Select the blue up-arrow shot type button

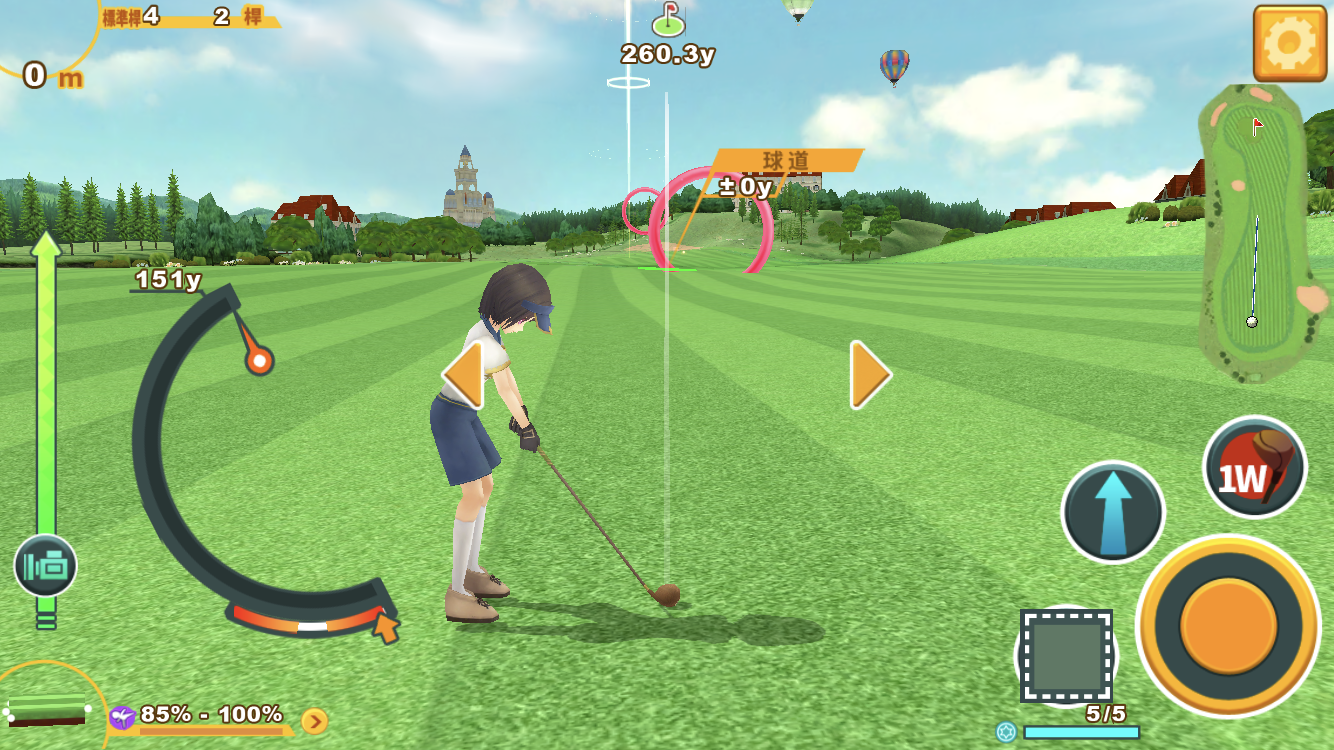point(1112,511)
